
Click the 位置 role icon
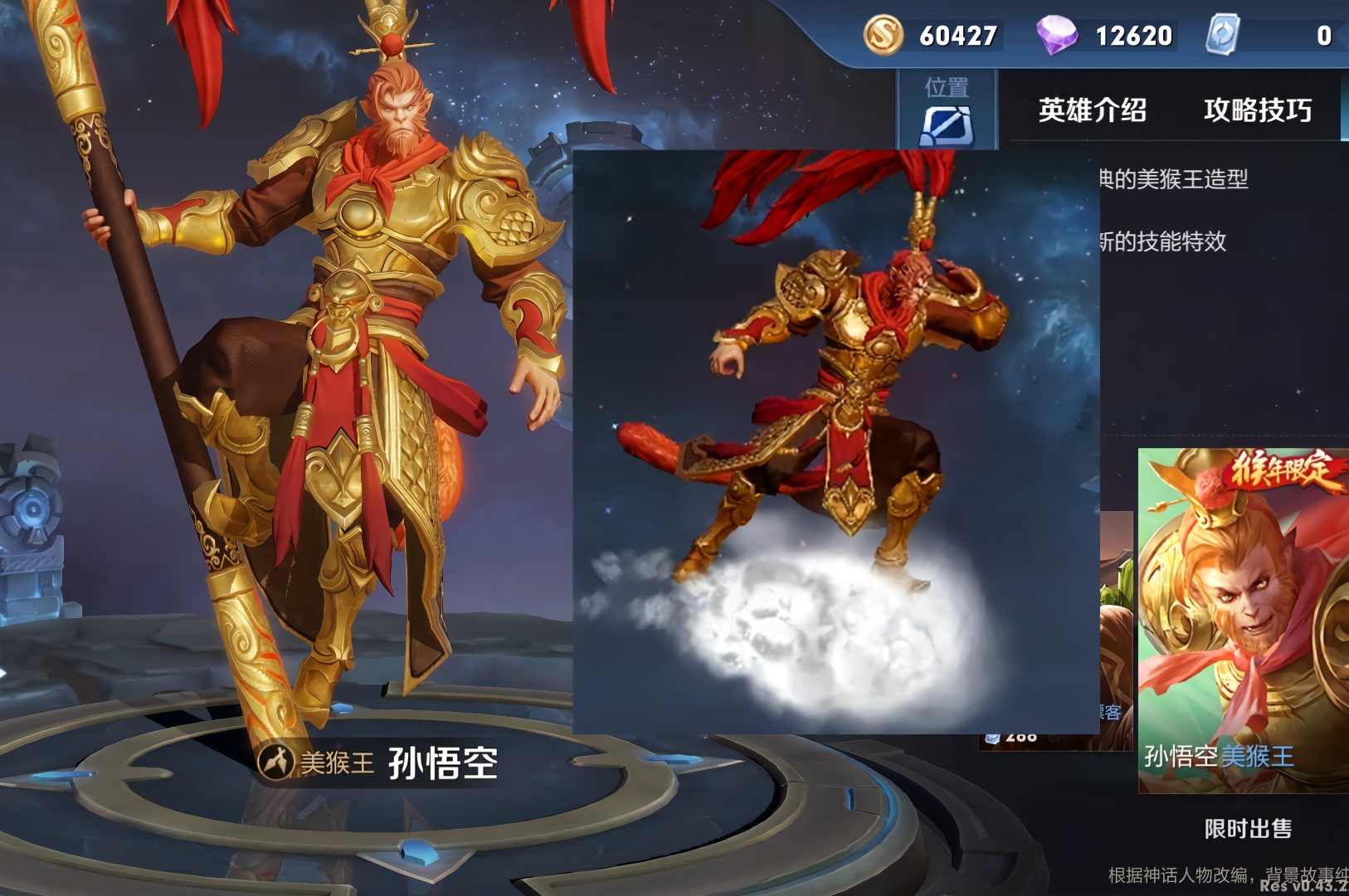coord(947,124)
